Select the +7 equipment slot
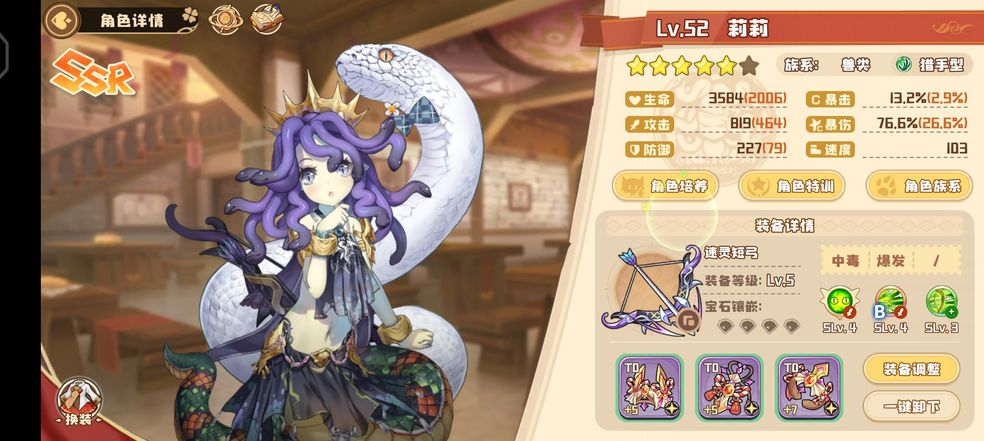Viewport: 984px width, 441px height. [809, 387]
